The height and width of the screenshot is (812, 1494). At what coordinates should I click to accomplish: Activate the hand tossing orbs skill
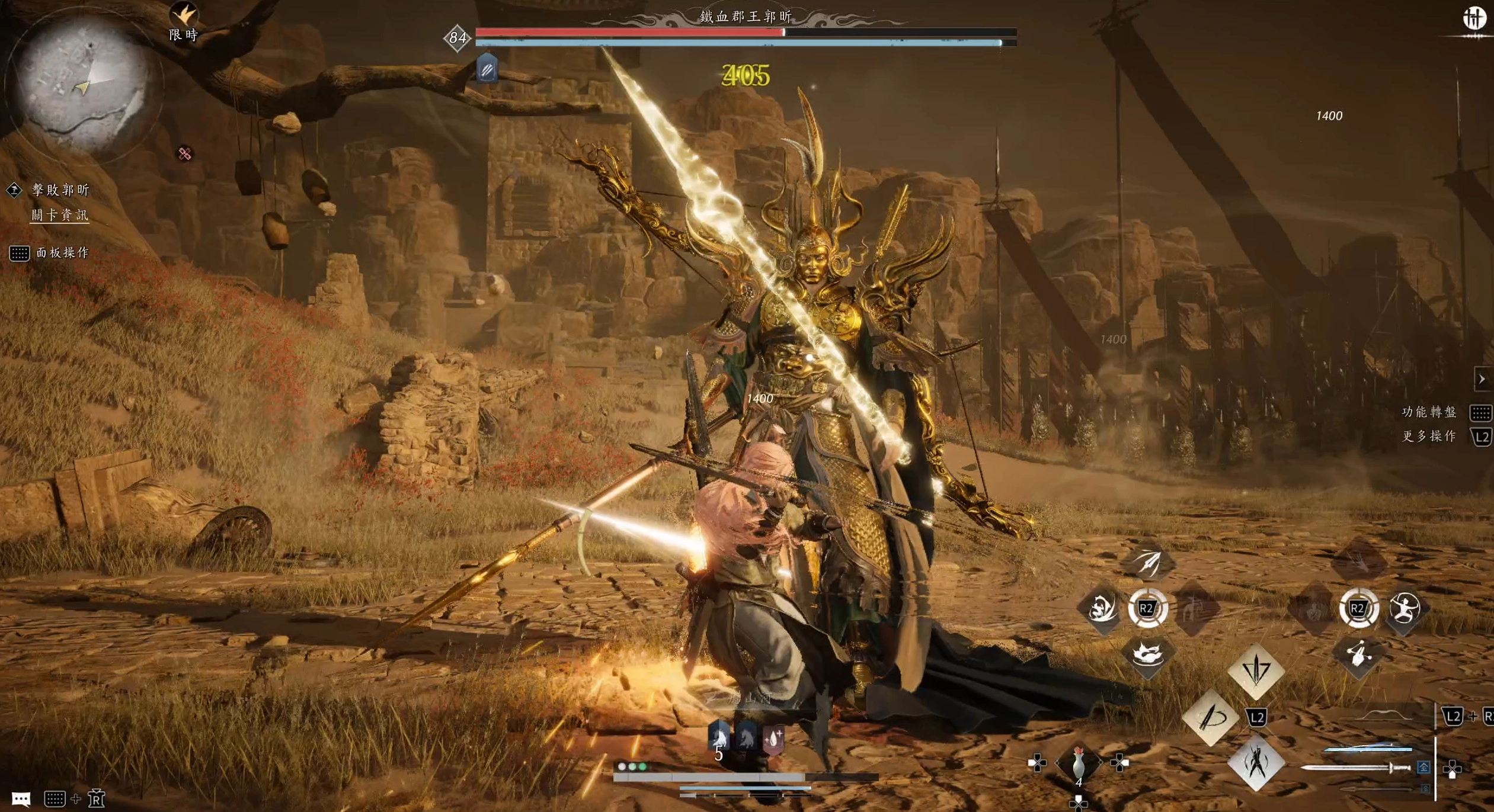pyautogui.click(x=1358, y=655)
